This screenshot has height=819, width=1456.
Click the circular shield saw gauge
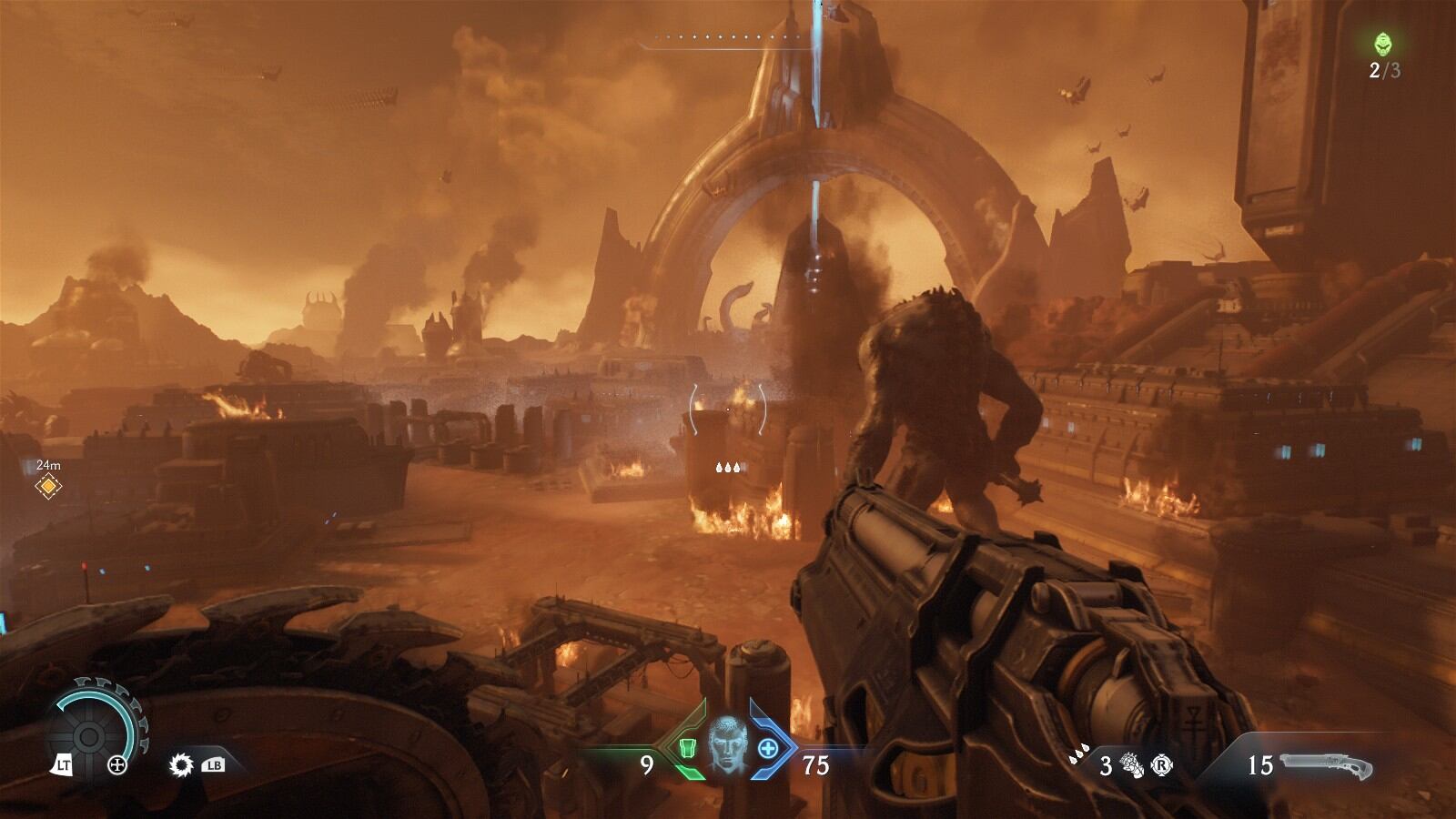click(90, 735)
